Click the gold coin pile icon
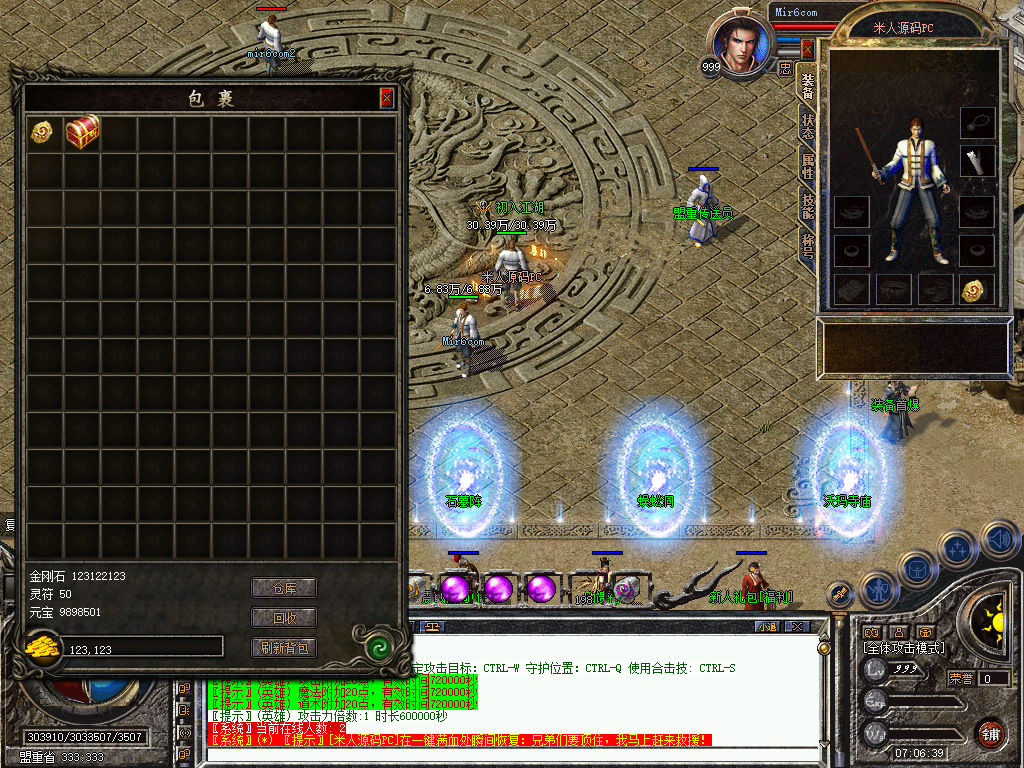The image size is (1024, 768). point(43,649)
